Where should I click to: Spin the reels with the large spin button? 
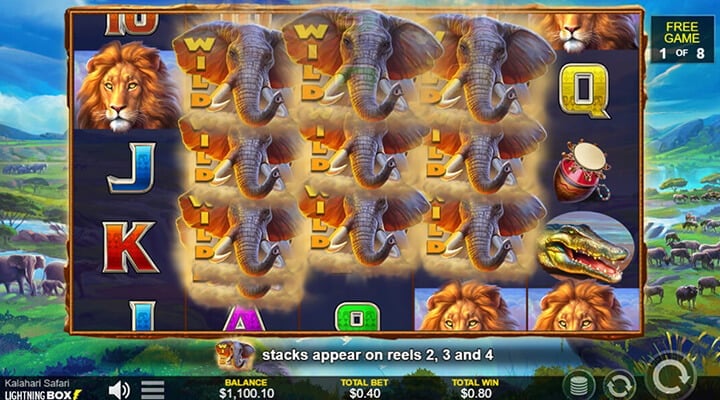(x=672, y=379)
